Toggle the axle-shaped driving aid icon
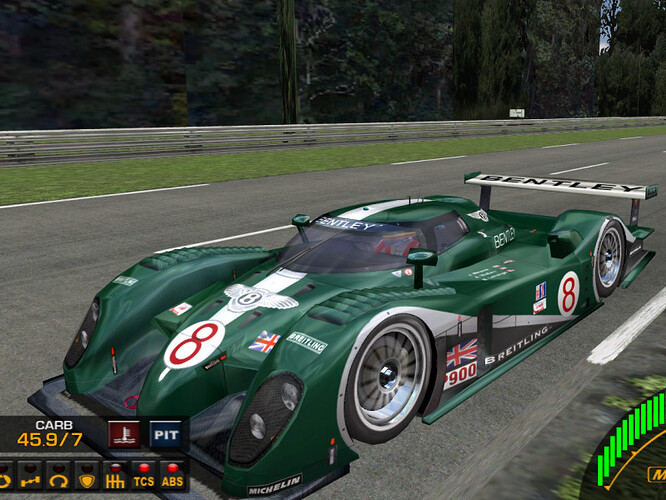 [x=30, y=476]
